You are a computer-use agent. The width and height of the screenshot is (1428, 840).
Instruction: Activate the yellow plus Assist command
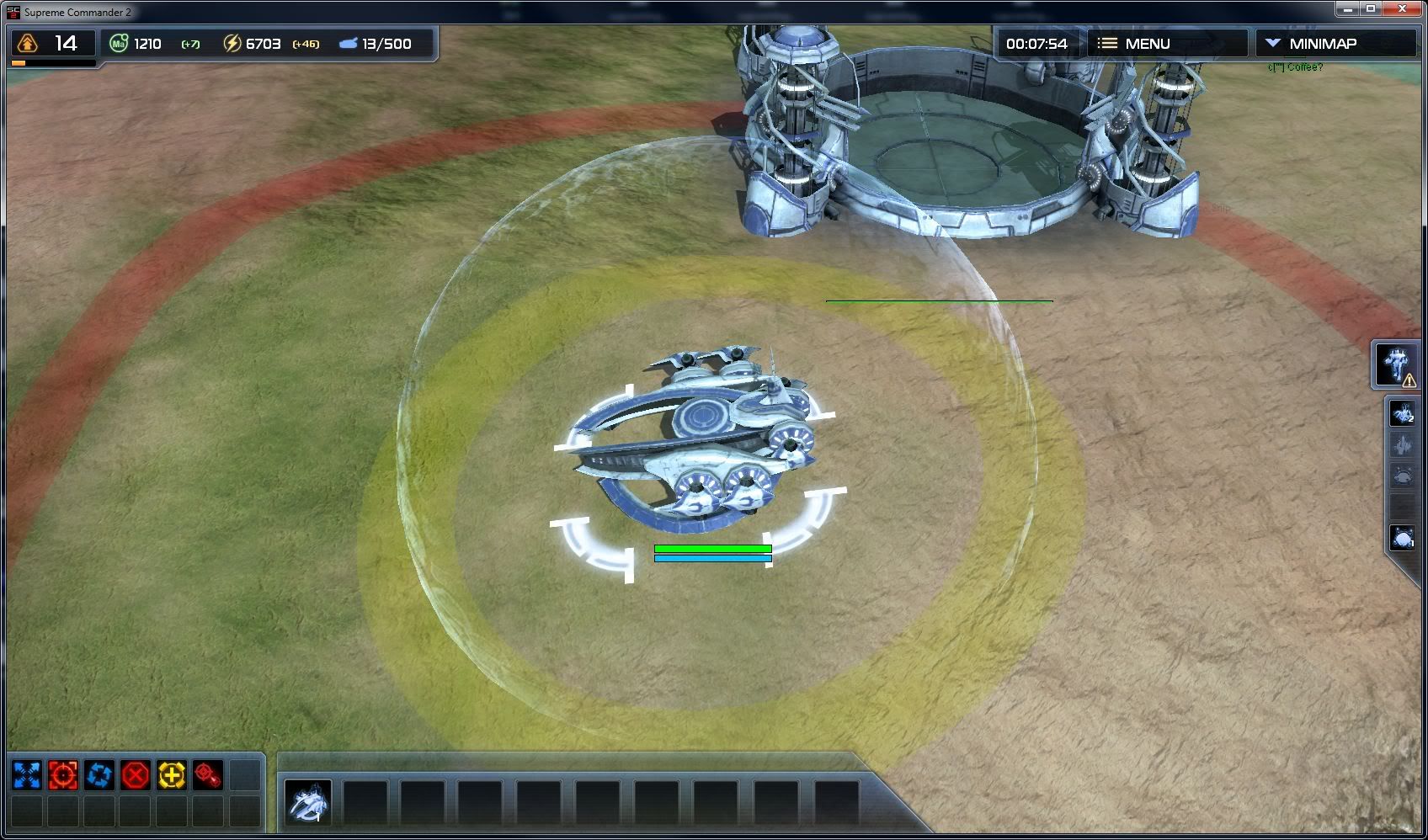(x=172, y=775)
